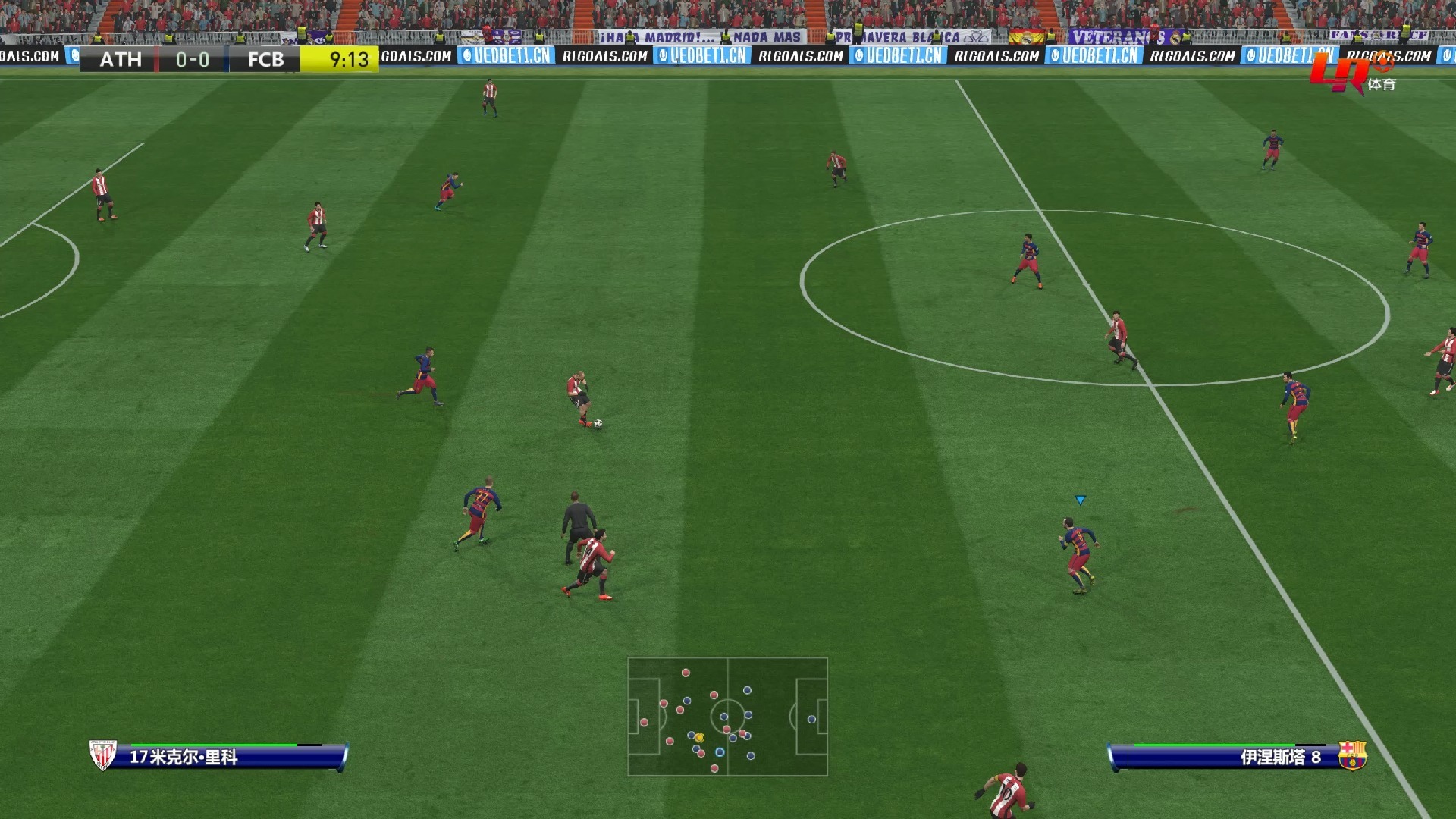Click the pitch radar minimap
Viewport: 1456px width, 819px height.
[x=727, y=717]
